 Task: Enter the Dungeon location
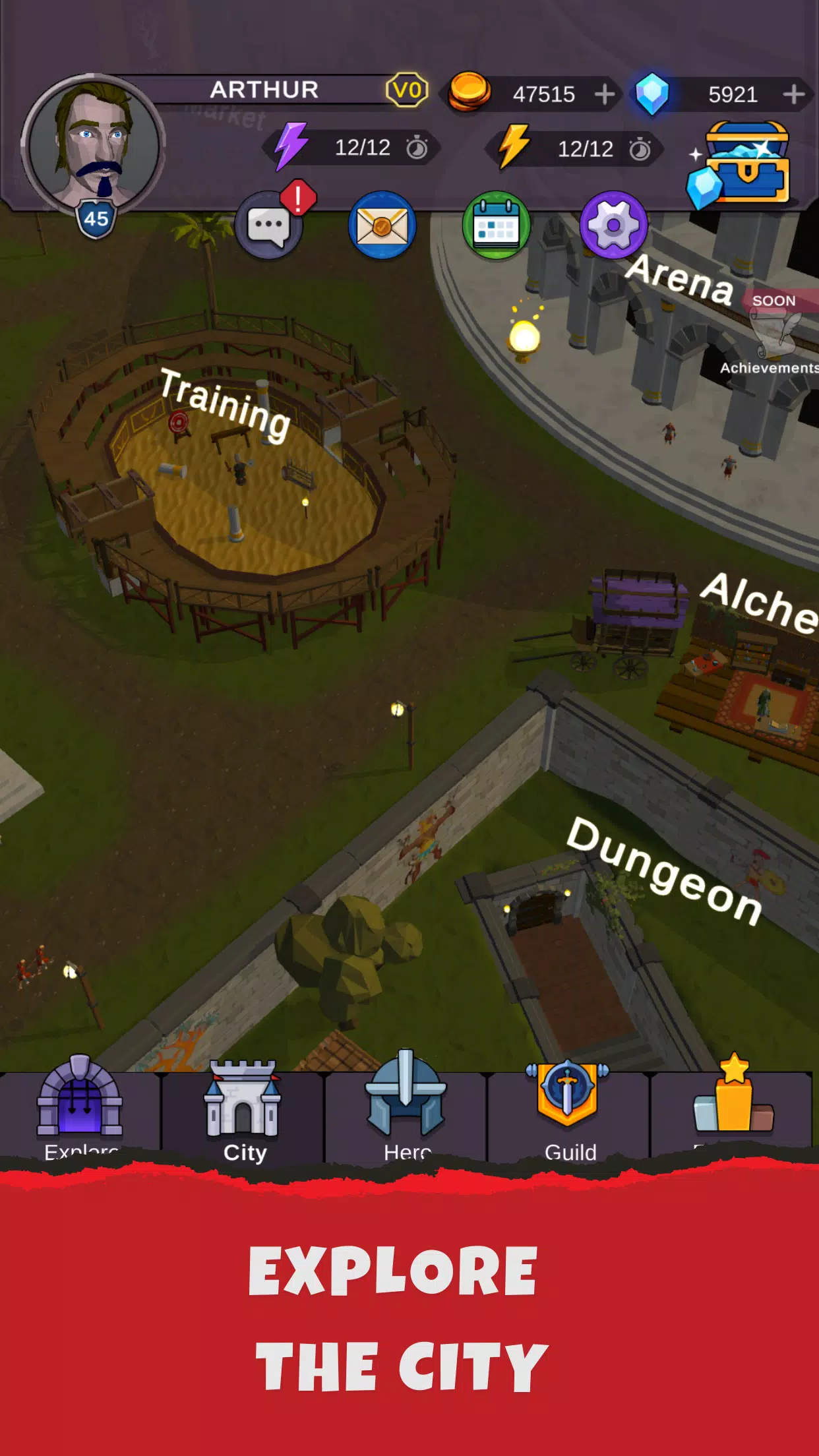point(664,870)
